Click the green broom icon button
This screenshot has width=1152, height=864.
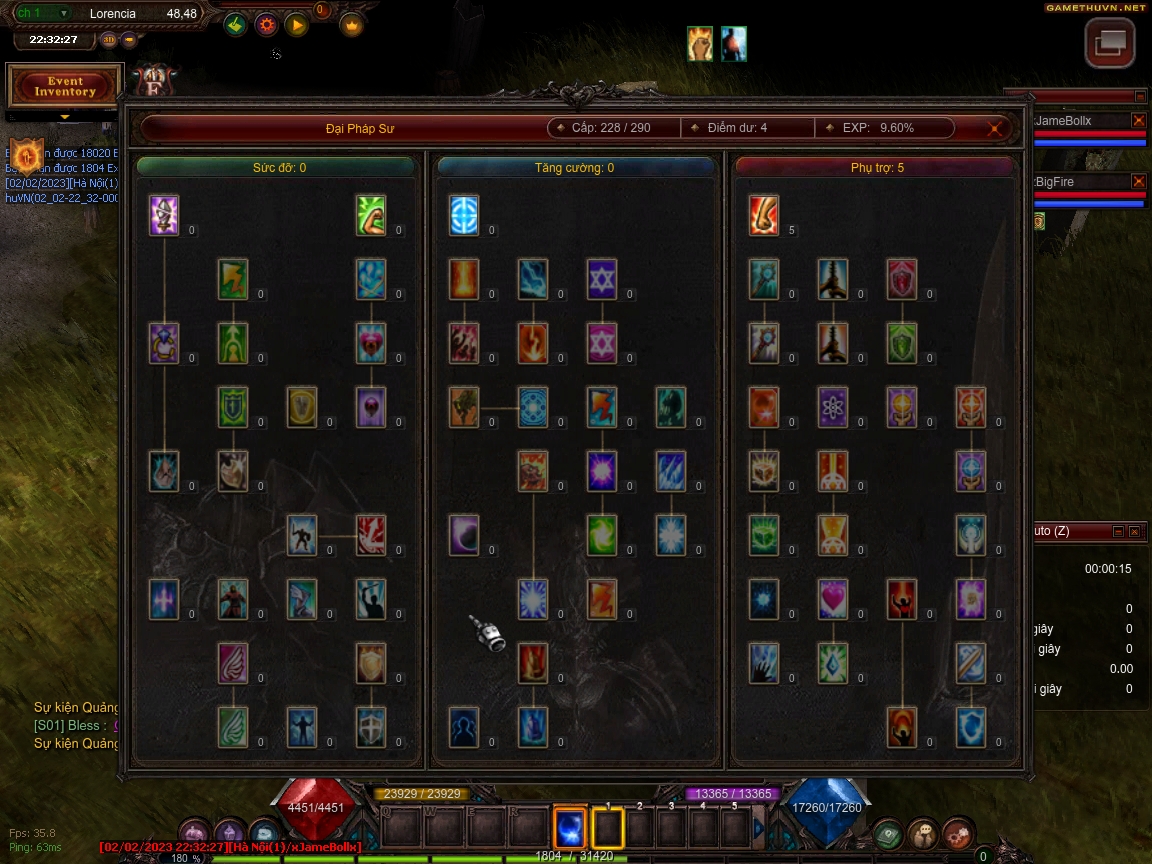coord(235,25)
